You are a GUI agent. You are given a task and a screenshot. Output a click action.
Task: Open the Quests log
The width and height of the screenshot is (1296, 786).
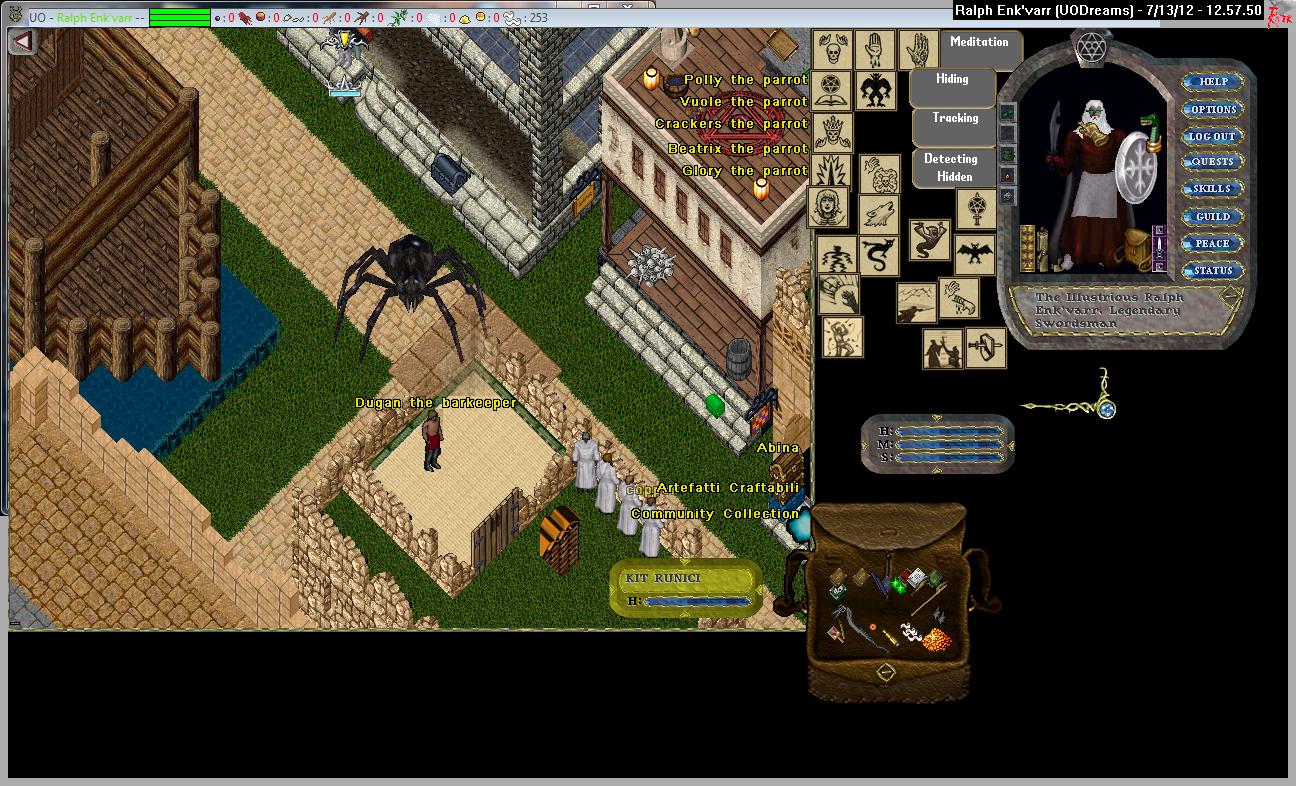(x=1212, y=162)
